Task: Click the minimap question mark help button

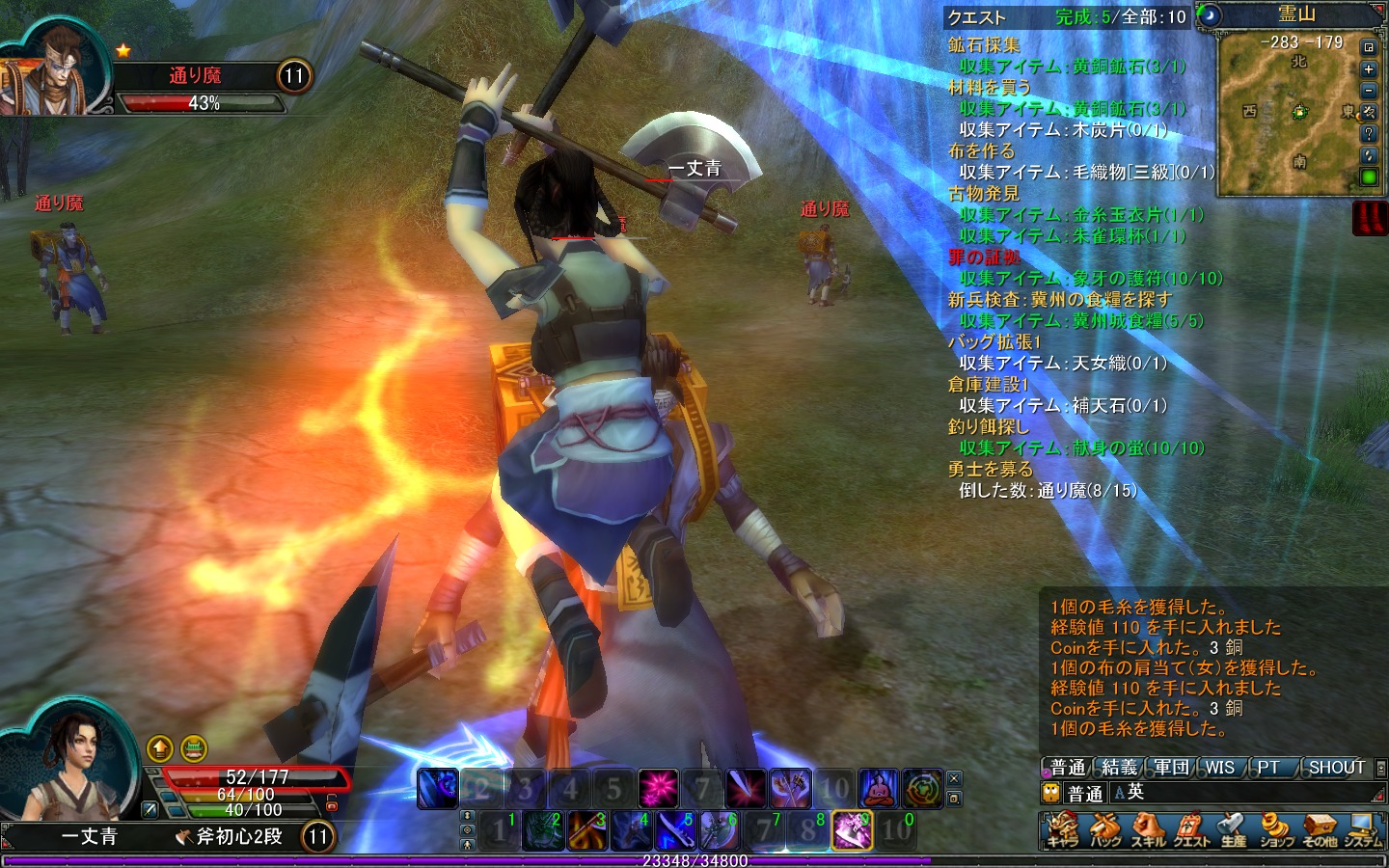Action: tap(1368, 134)
